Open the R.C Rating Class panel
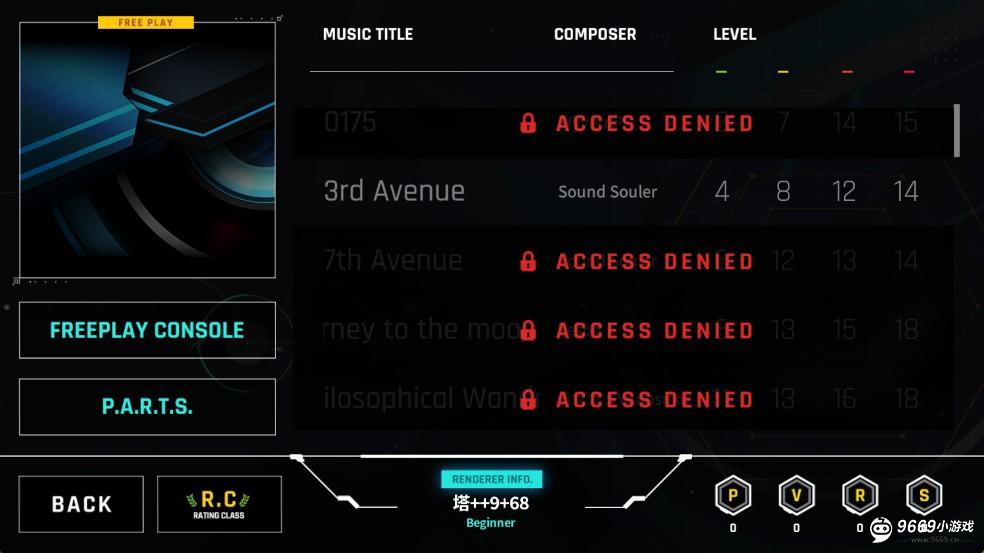 [x=219, y=504]
